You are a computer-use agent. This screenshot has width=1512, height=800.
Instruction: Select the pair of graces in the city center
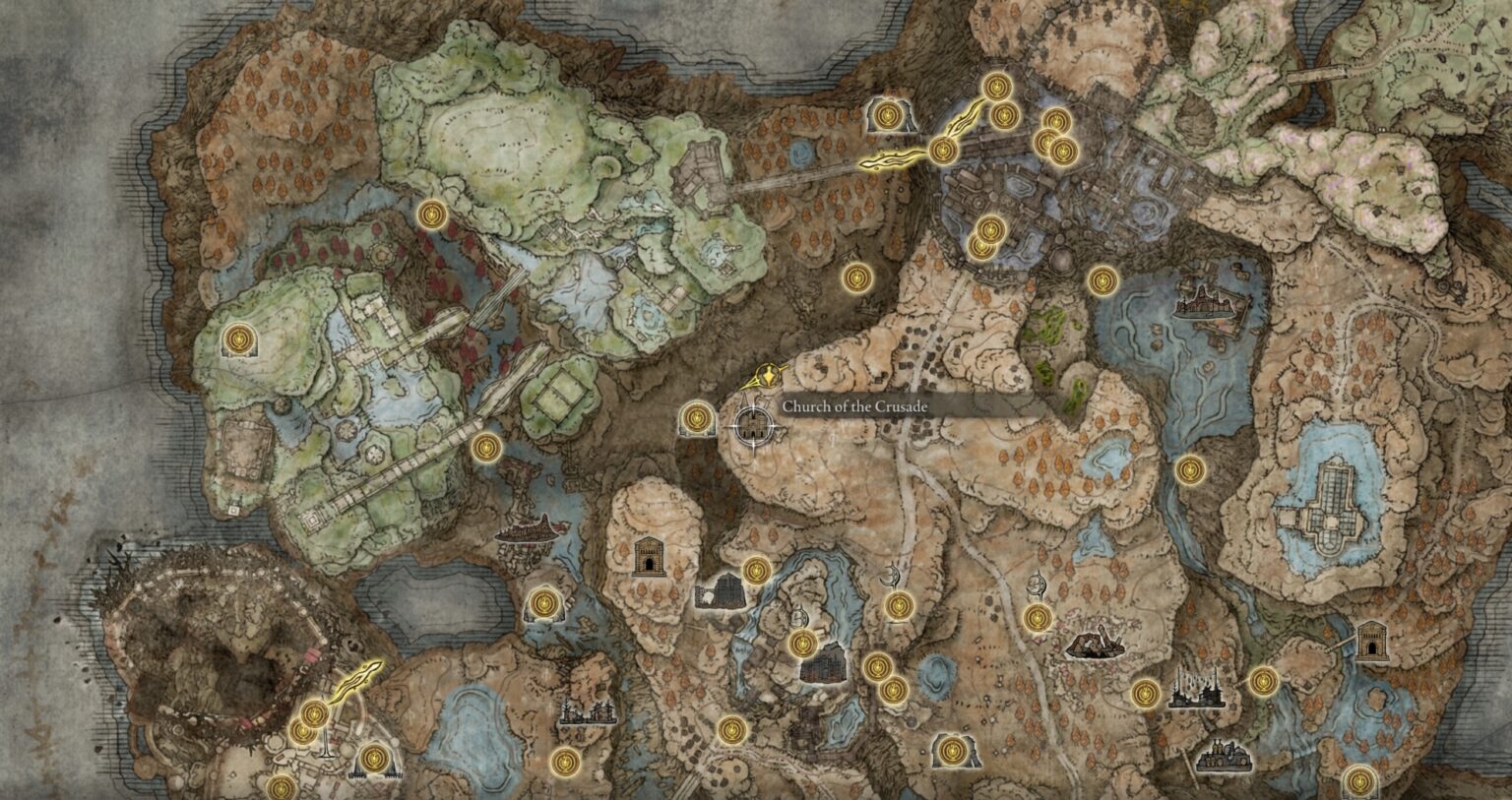pos(984,238)
